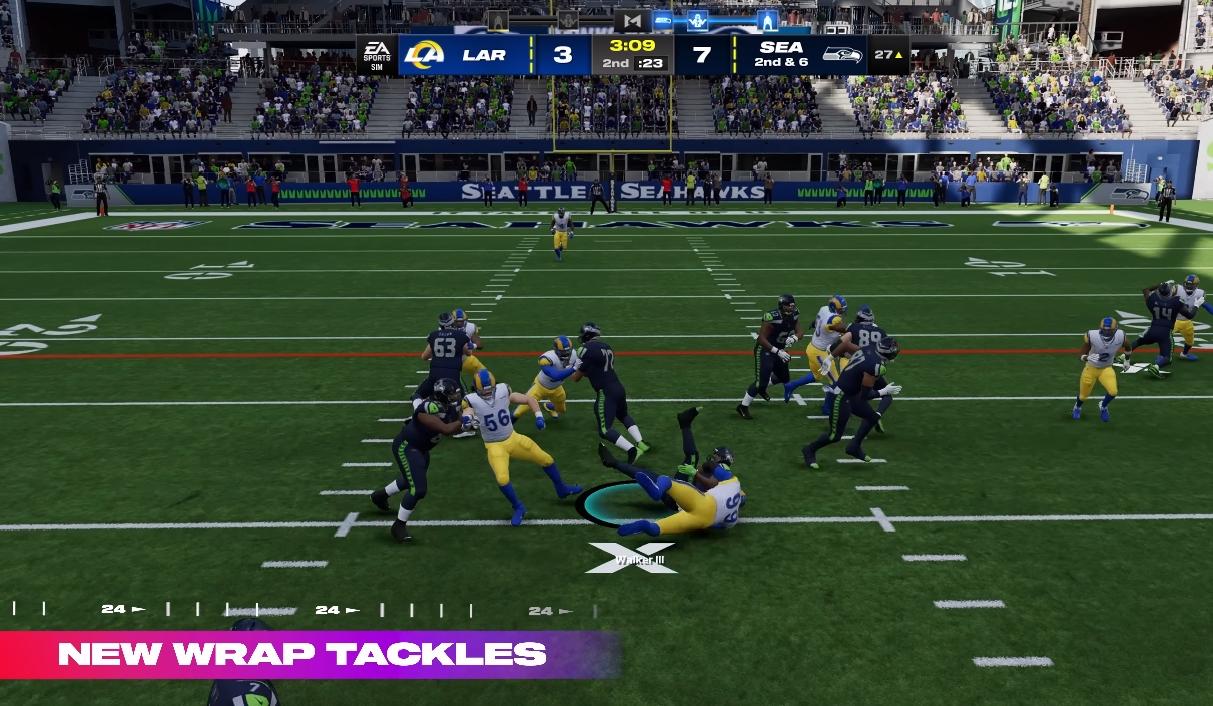The width and height of the screenshot is (1213, 706).
Task: Click the M momentum icon above the scoreboard
Action: tap(631, 21)
